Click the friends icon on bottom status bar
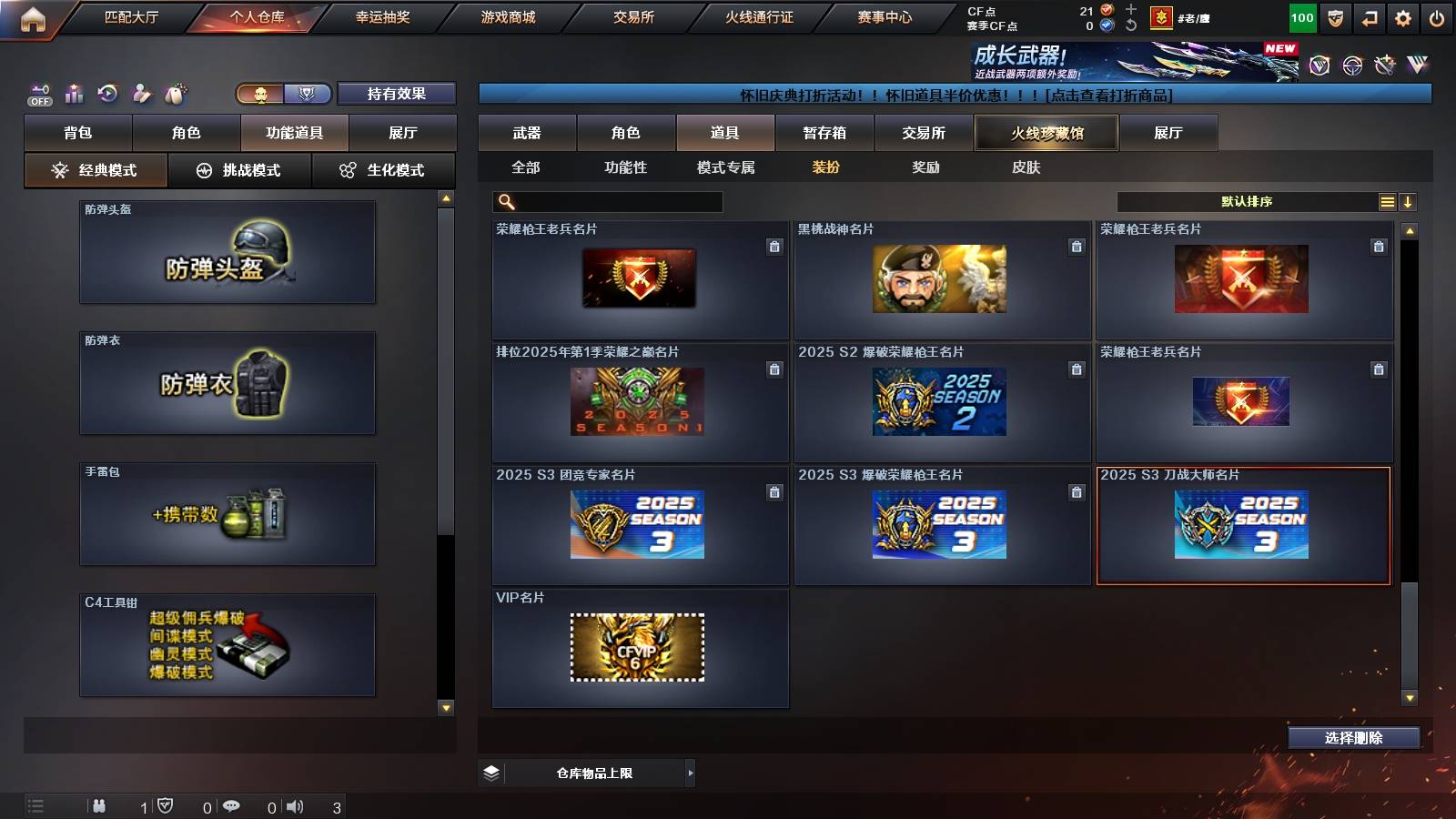1456x819 pixels. (98, 805)
